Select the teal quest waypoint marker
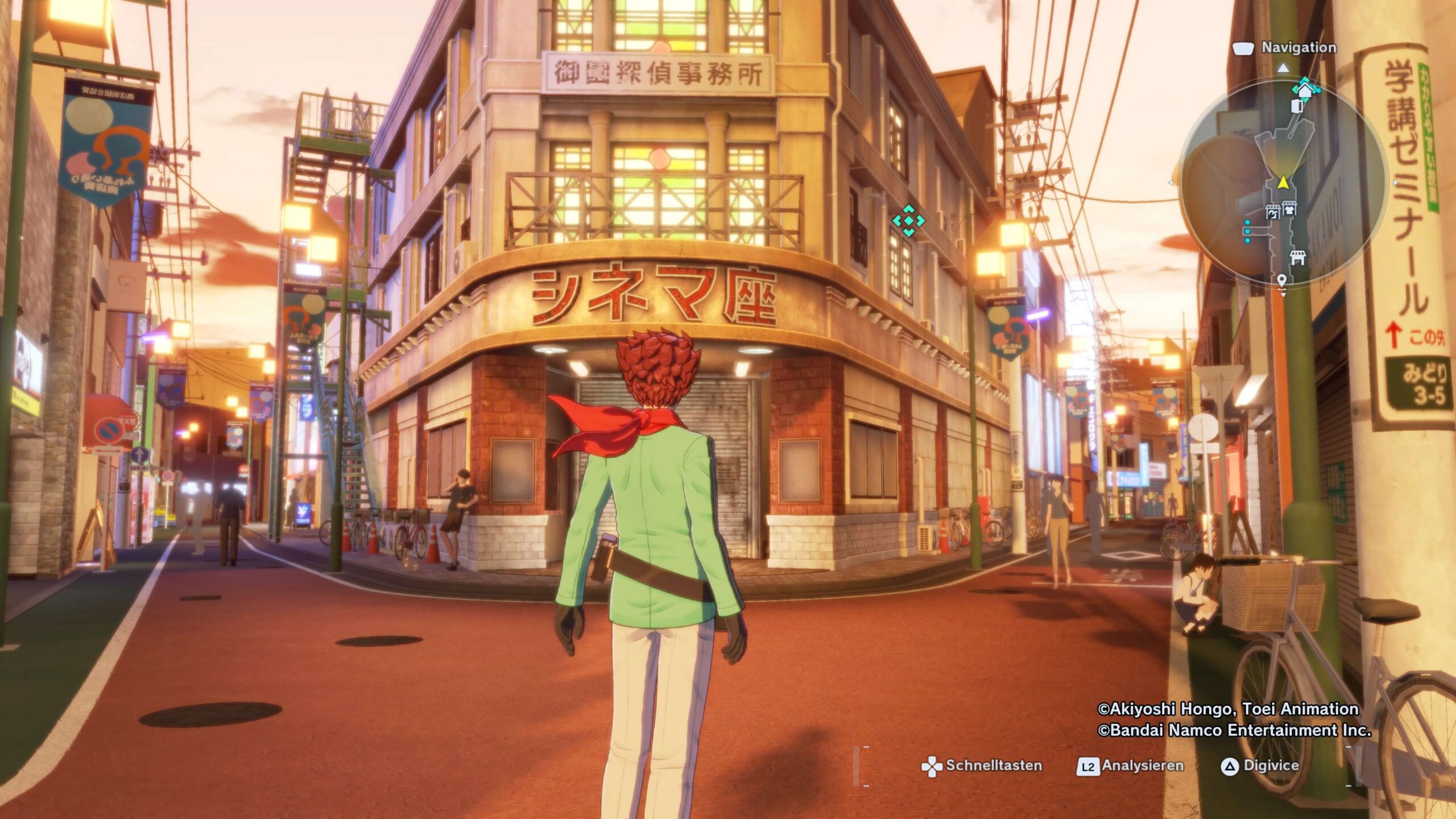This screenshot has height=819, width=1456. [908, 220]
